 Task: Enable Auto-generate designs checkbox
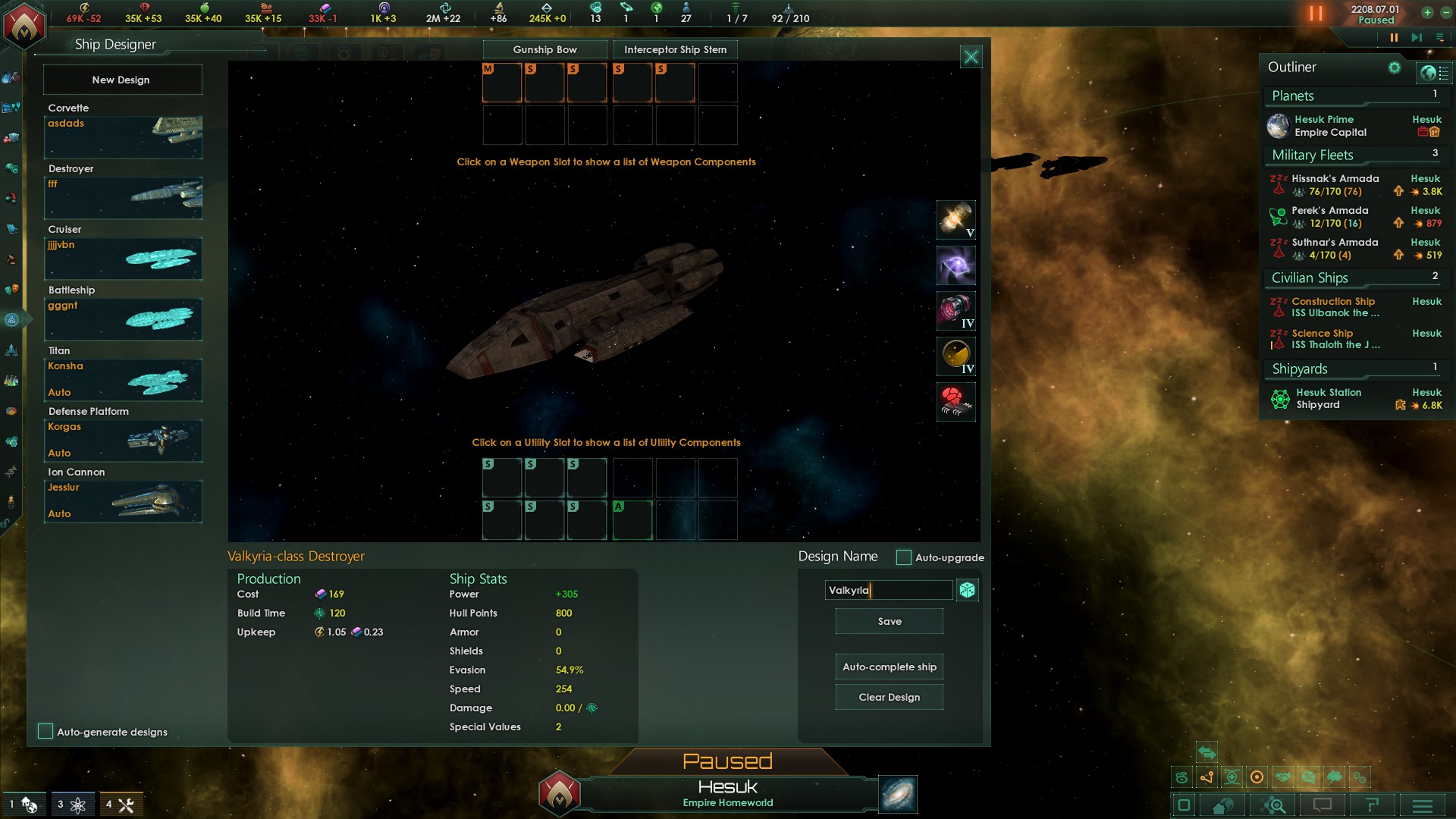click(45, 731)
